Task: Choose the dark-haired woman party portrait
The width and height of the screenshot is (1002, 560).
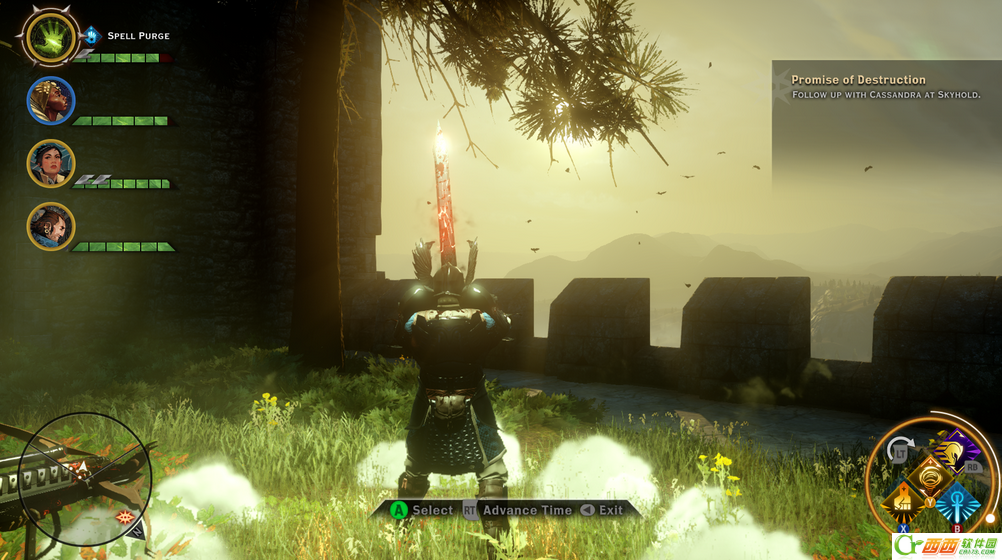Action: pos(50,163)
